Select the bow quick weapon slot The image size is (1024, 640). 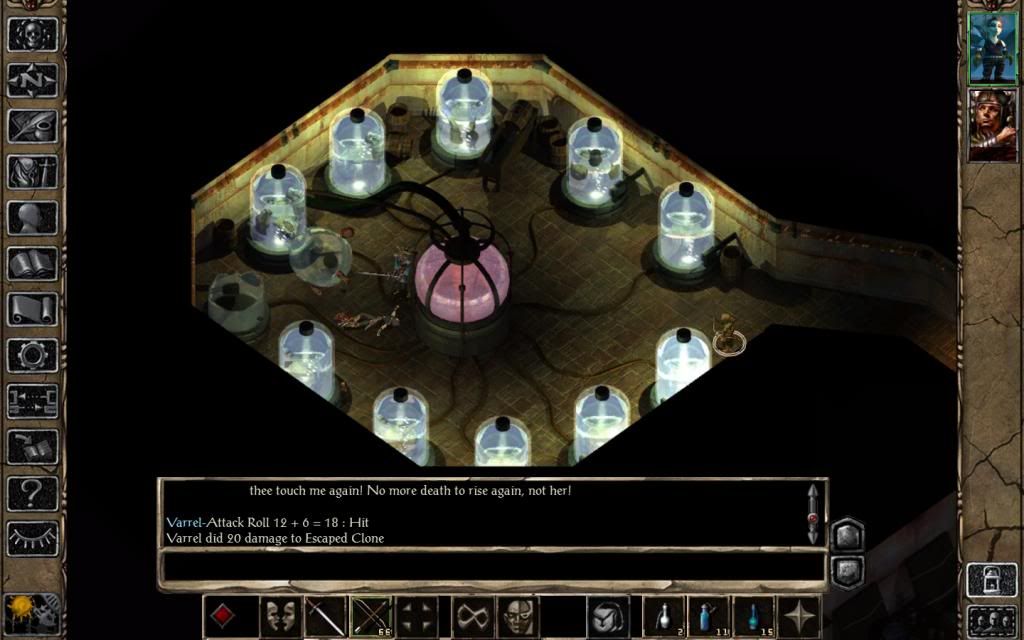(x=371, y=616)
